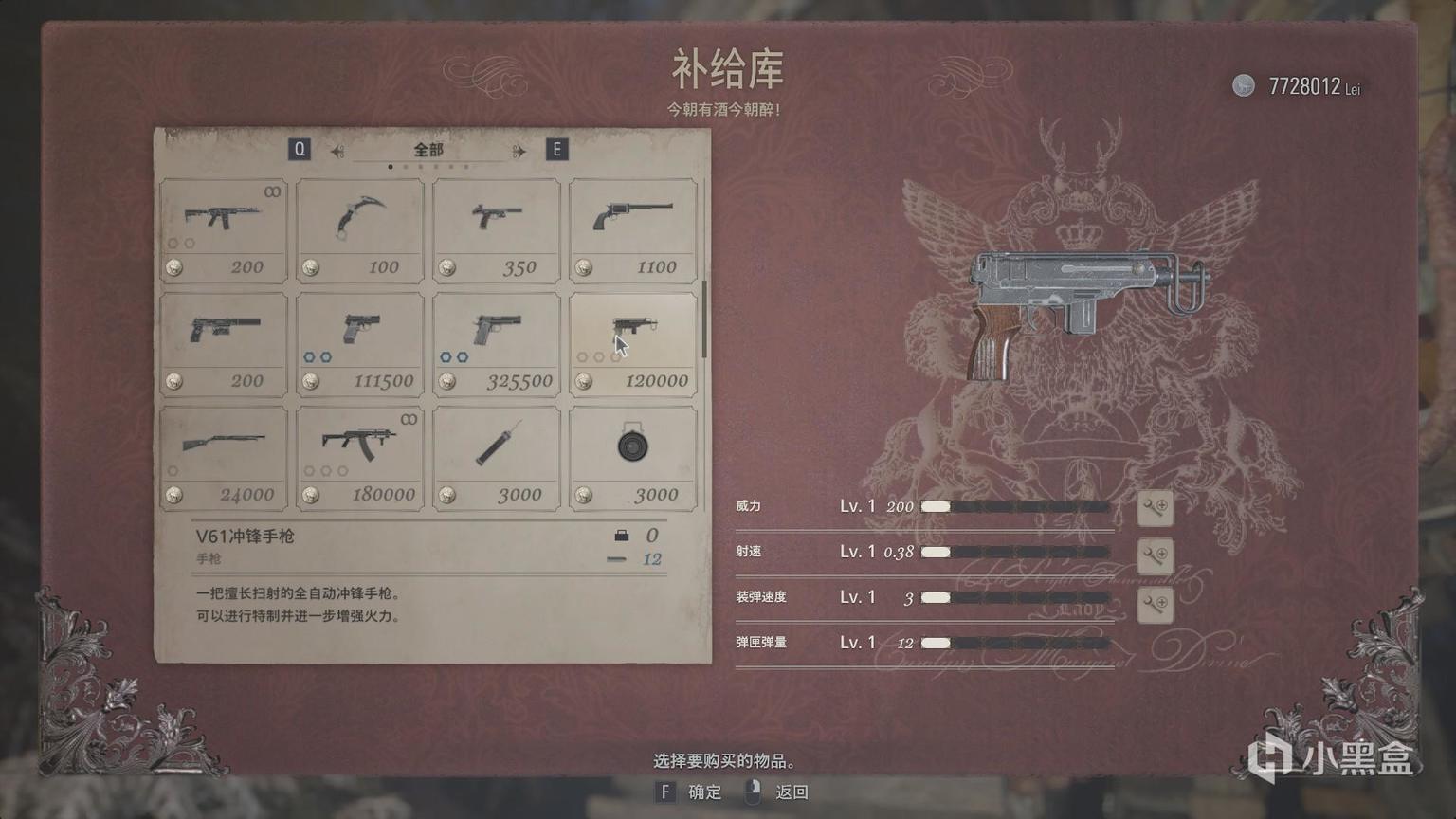This screenshot has height=819, width=1456.
Task: Select the magnum revolver priced 1100
Action: (632, 227)
